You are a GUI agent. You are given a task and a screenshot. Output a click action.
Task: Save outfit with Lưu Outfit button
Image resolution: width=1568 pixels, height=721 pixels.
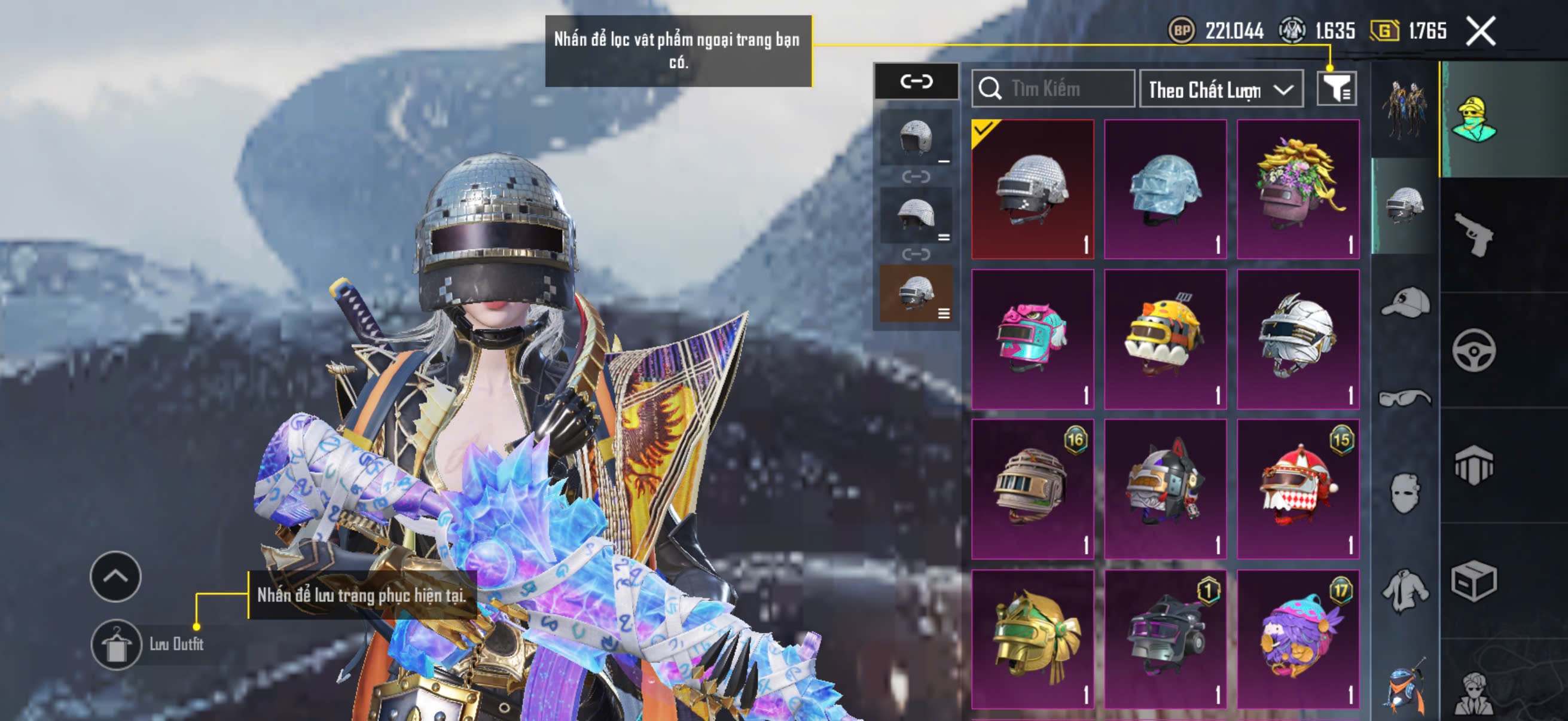coord(116,645)
